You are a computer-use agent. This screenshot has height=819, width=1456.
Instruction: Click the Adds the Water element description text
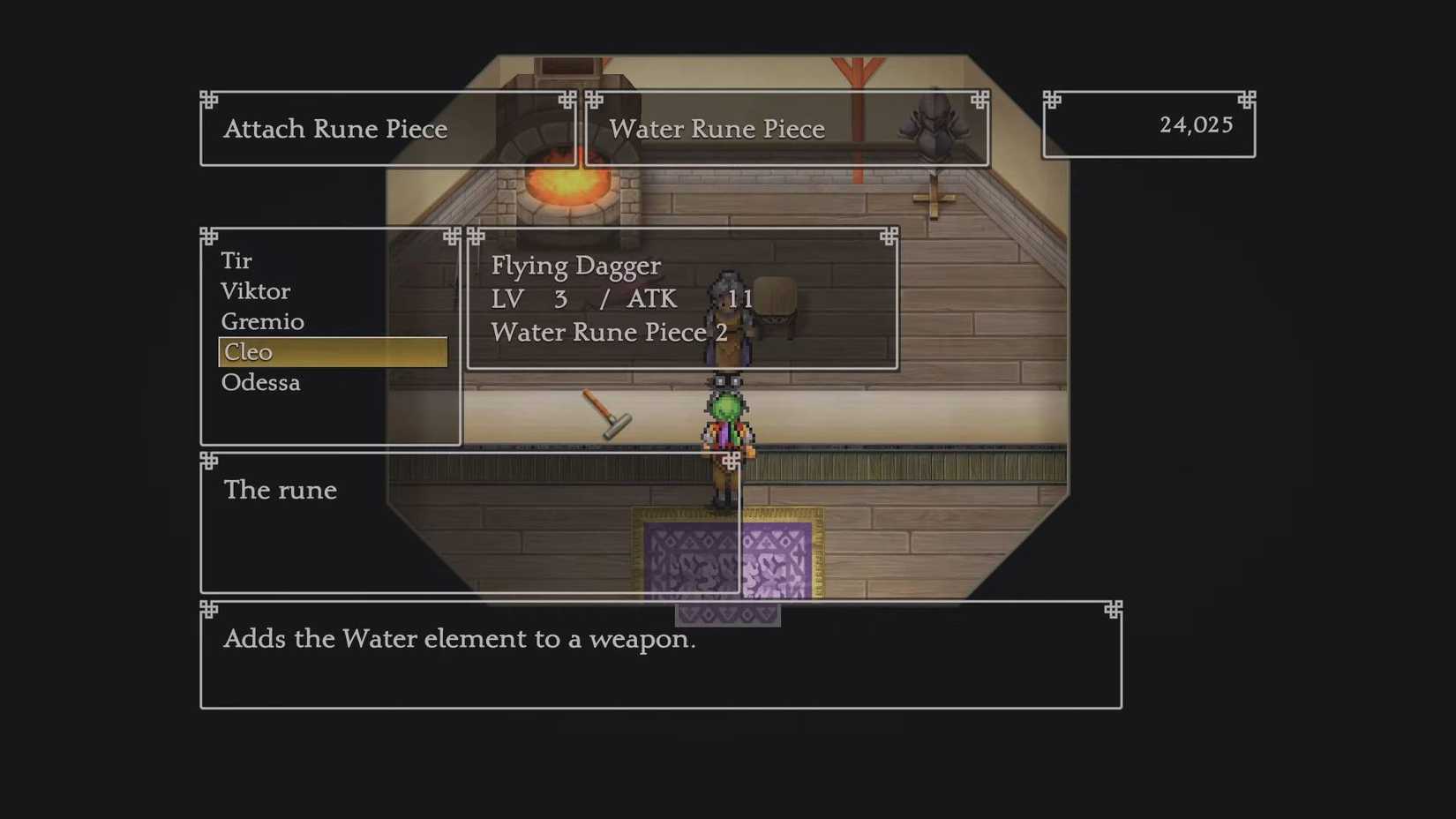click(460, 639)
